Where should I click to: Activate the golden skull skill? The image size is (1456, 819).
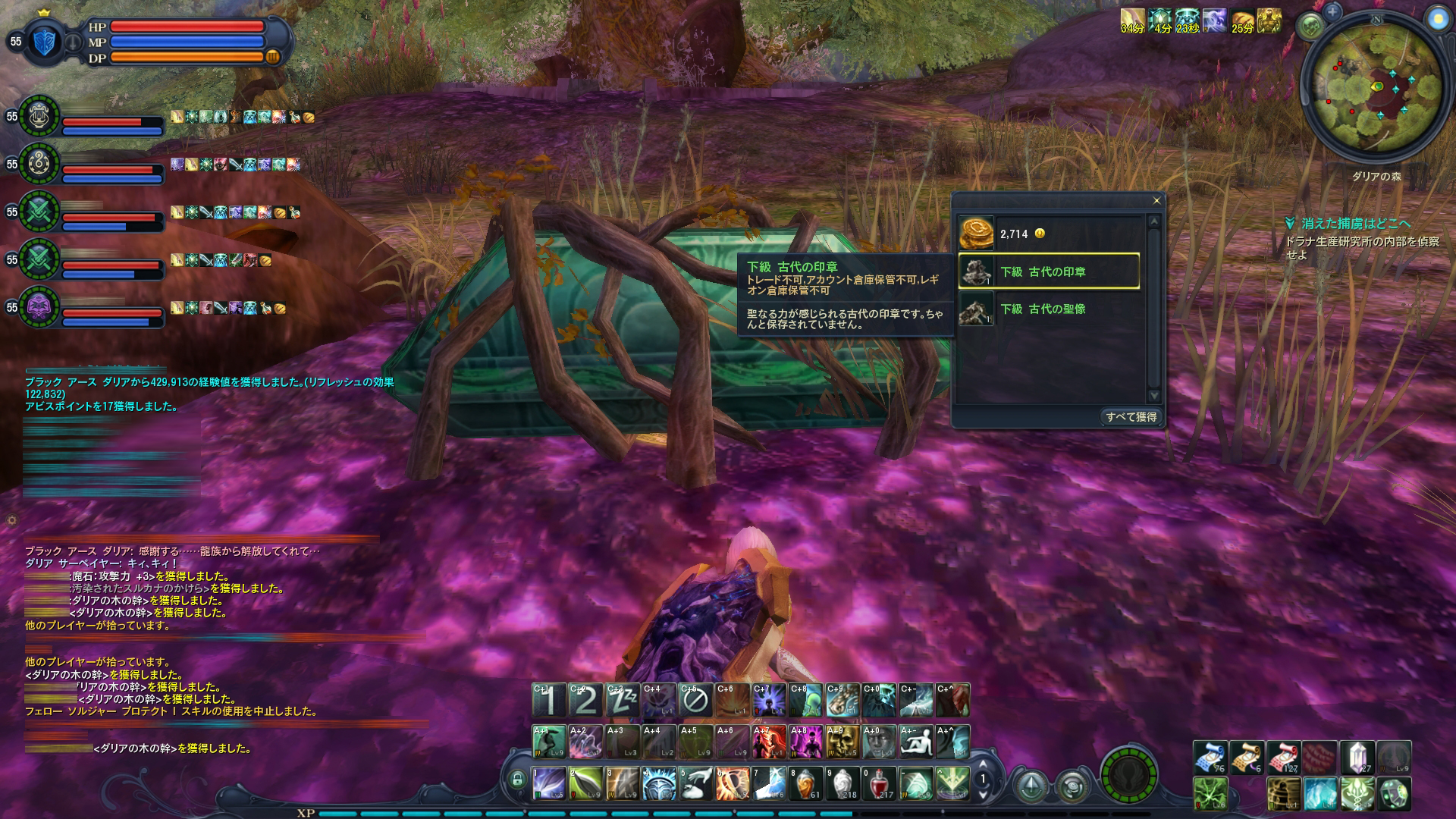click(844, 742)
